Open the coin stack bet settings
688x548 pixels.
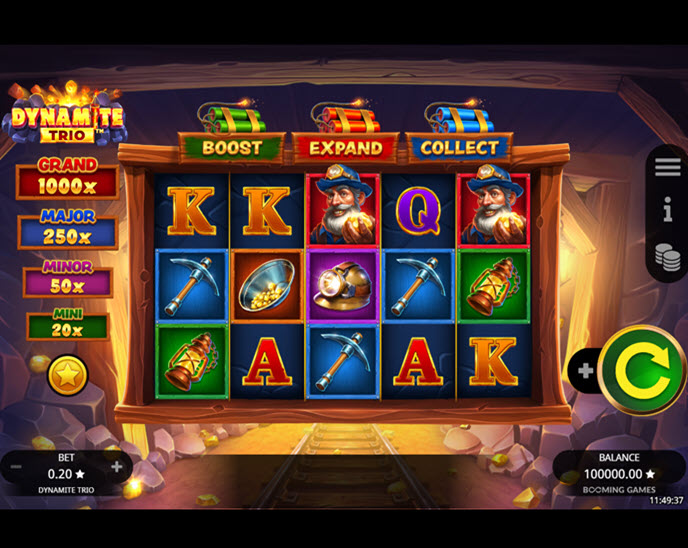667,255
